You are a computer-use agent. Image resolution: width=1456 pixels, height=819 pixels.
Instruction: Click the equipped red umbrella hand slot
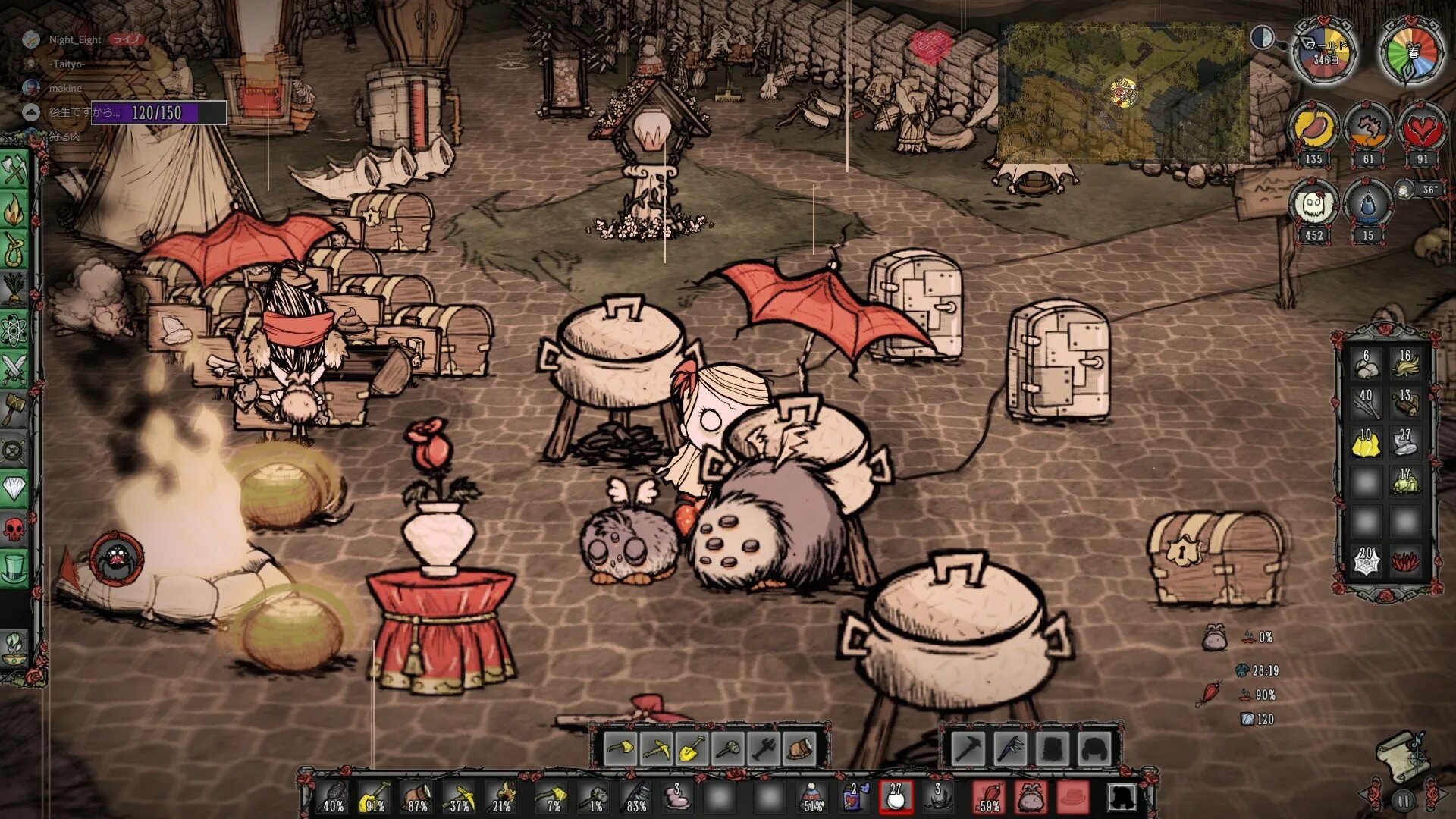(989, 798)
